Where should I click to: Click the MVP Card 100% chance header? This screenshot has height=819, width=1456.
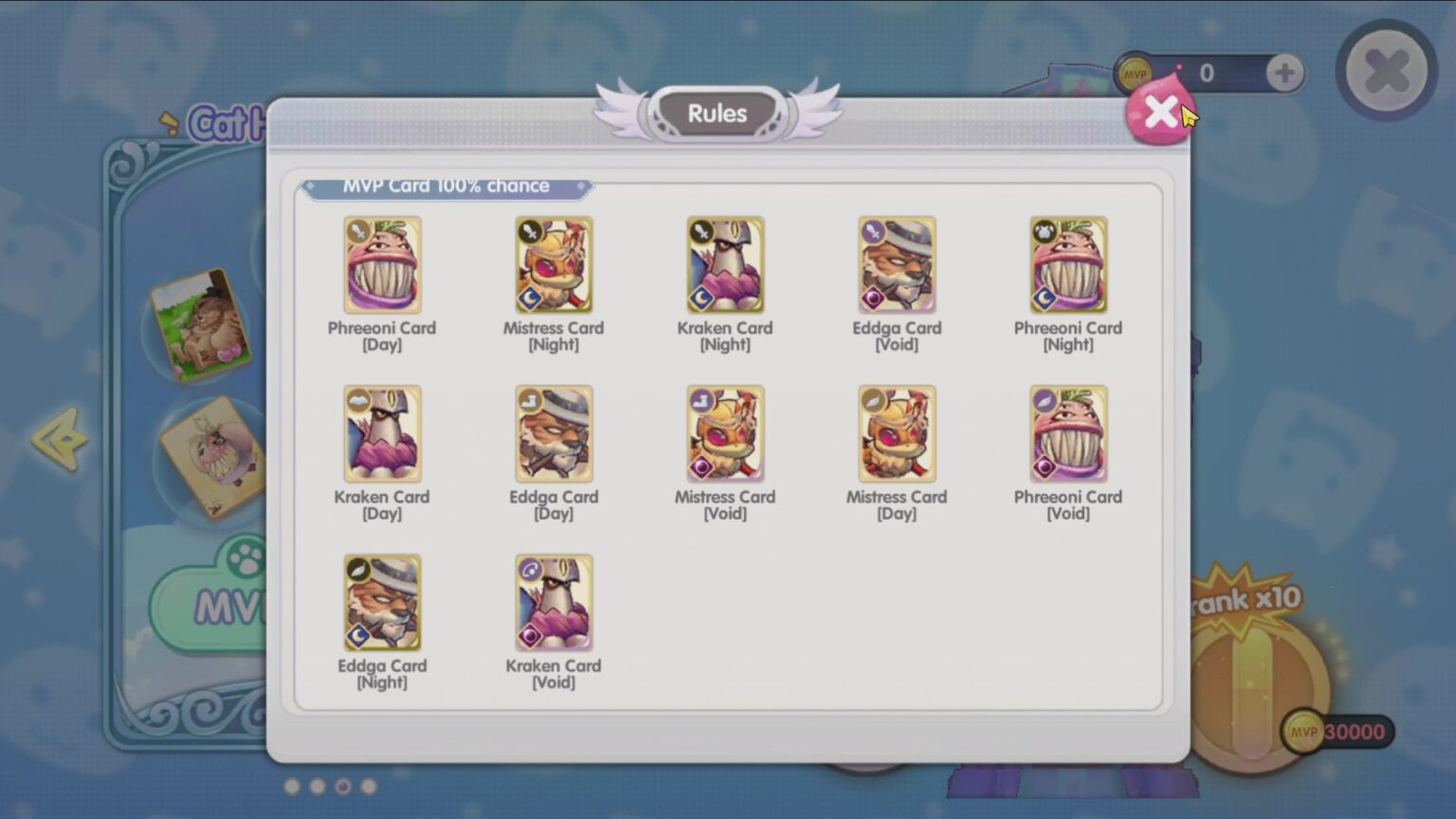[446, 186]
